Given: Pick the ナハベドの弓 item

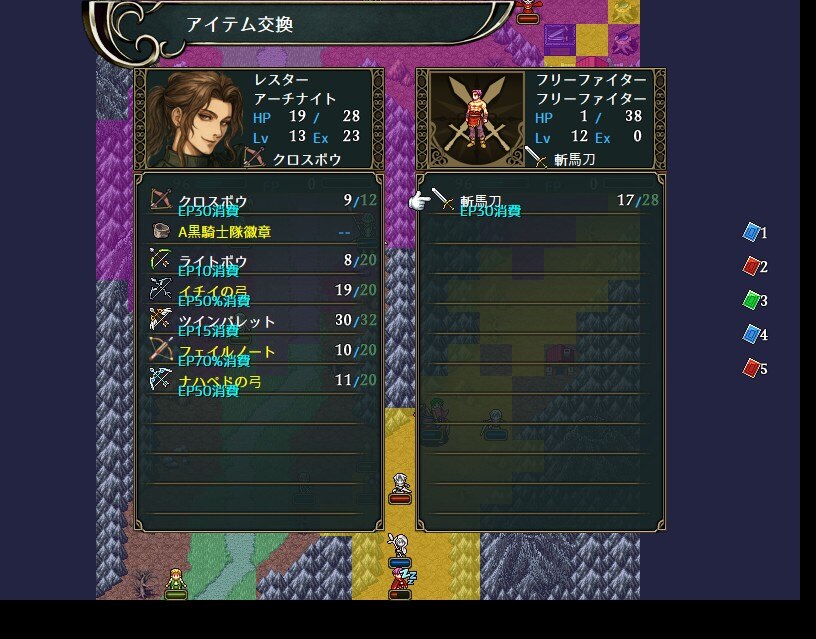Looking at the screenshot, I should coord(258,380).
